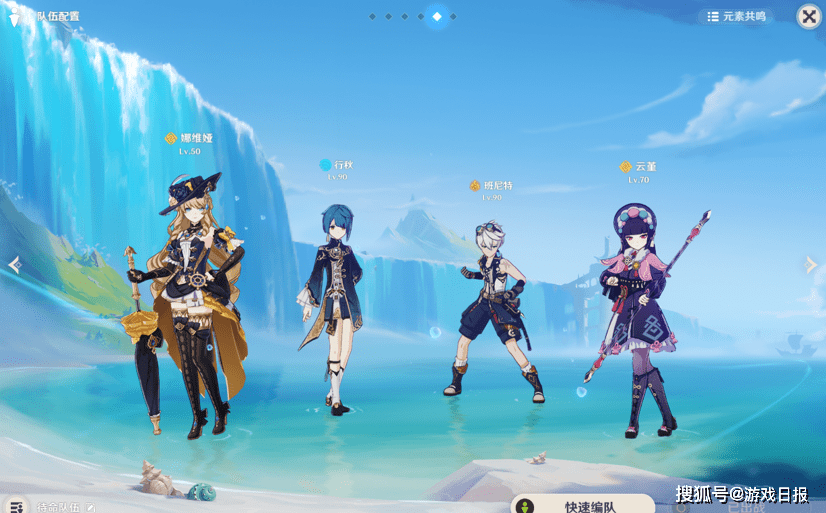This screenshot has height=513, width=826.
Task: Close the party setup screen
Action: [x=808, y=16]
